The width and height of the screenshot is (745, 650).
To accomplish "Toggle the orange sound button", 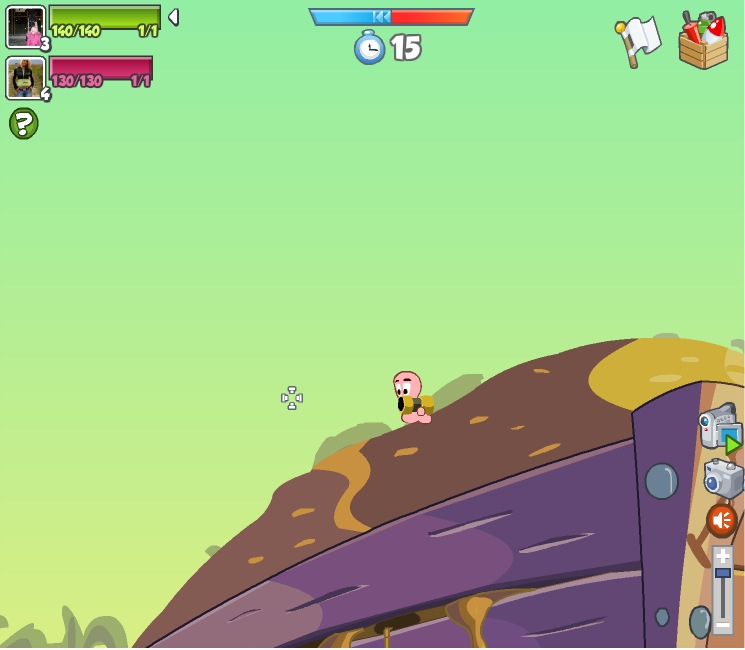I will coord(721,520).
